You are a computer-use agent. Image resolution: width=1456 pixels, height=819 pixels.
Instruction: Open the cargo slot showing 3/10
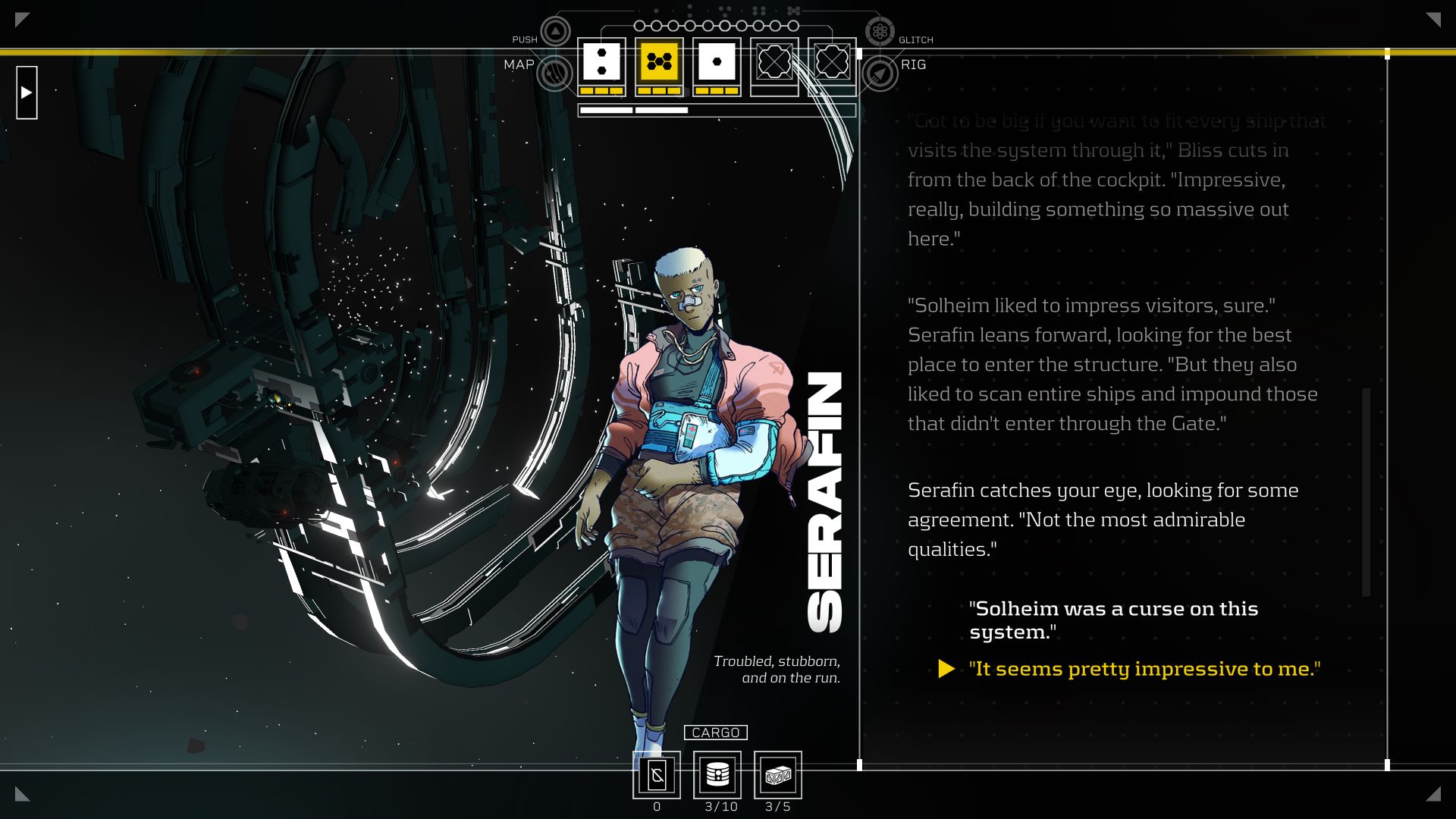[717, 774]
